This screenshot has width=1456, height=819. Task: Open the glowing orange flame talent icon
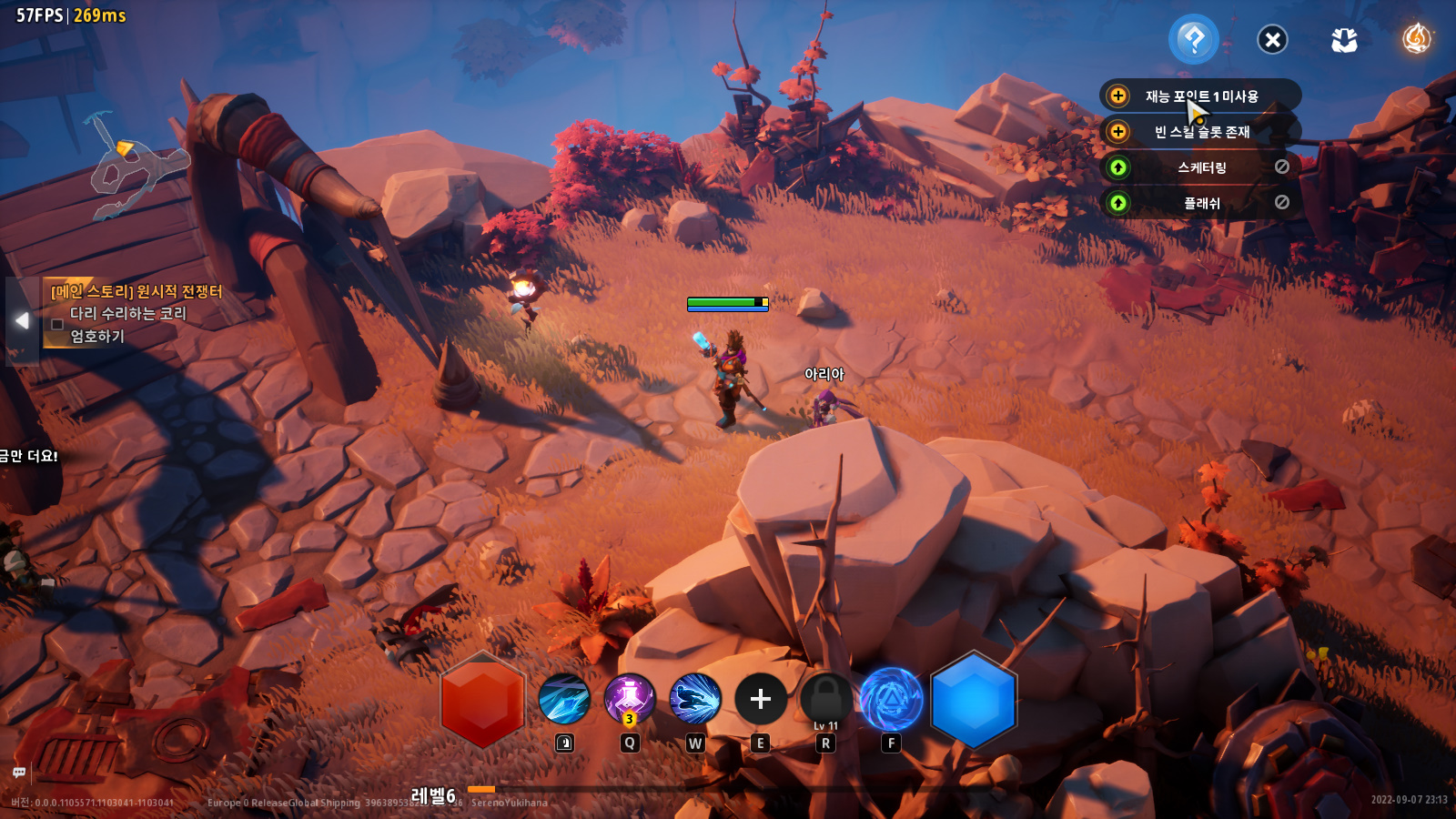[x=1416, y=39]
